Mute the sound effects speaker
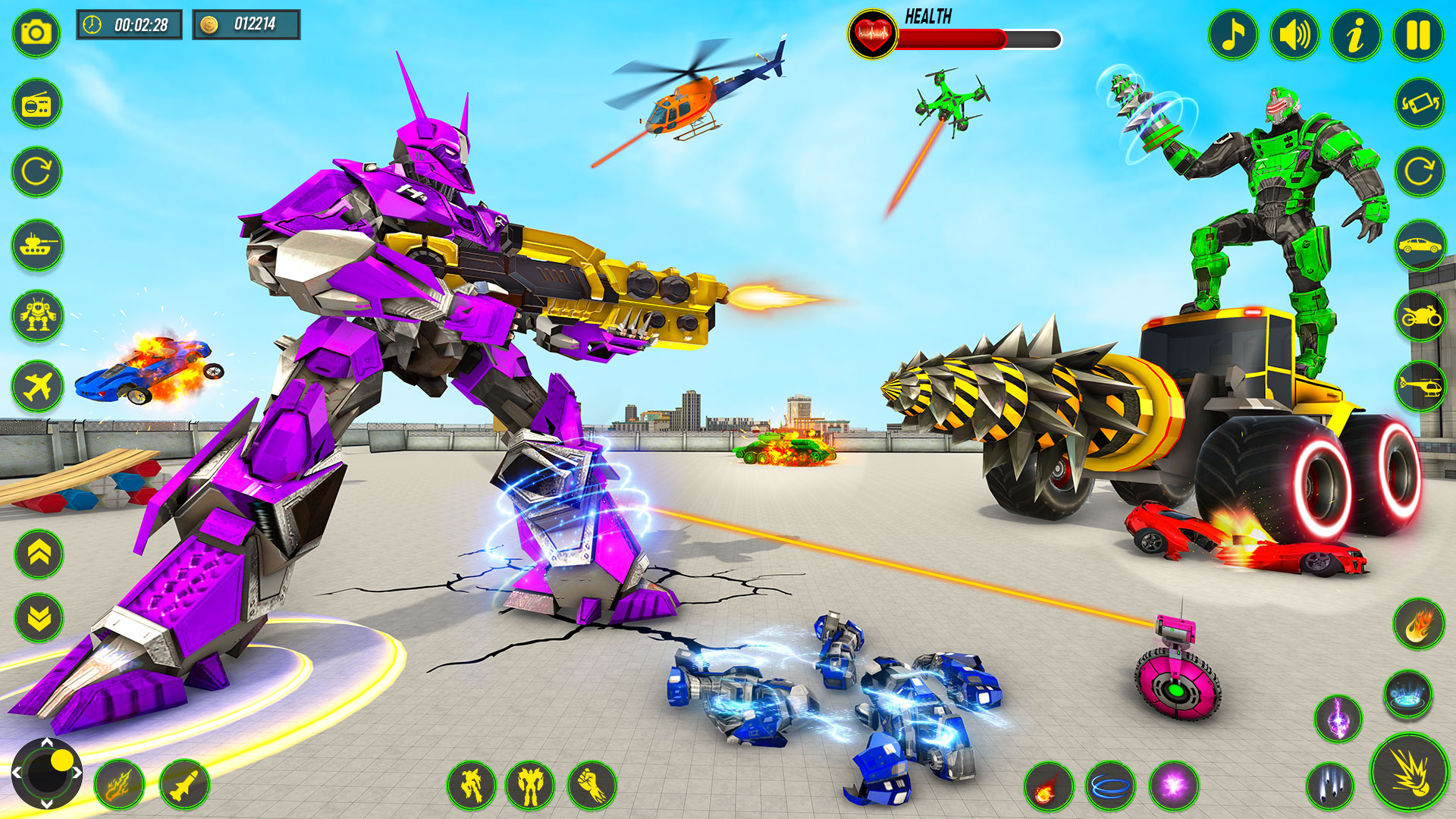This screenshot has height=819, width=1456. [x=1294, y=33]
